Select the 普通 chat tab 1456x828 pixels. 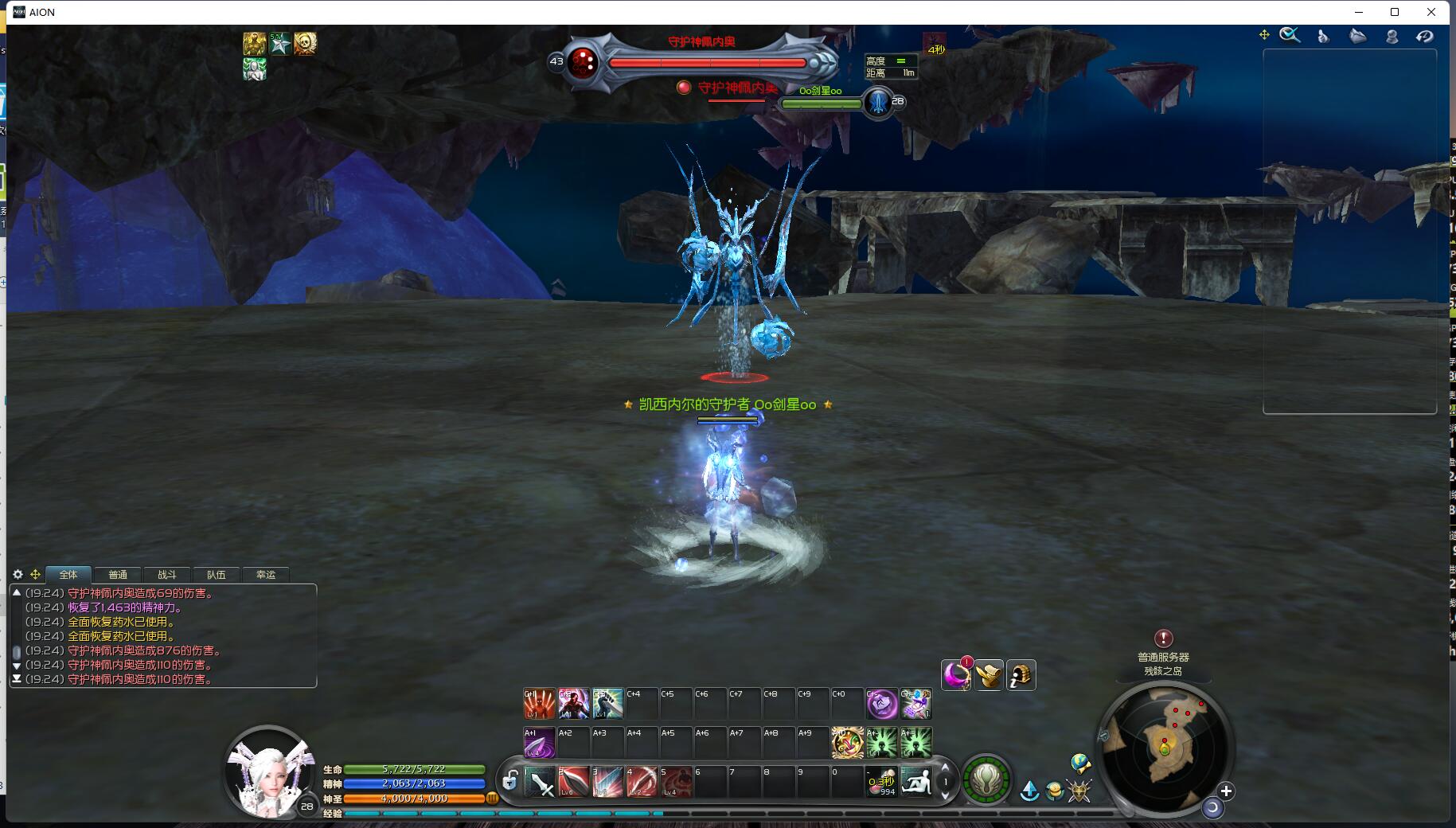[118, 574]
